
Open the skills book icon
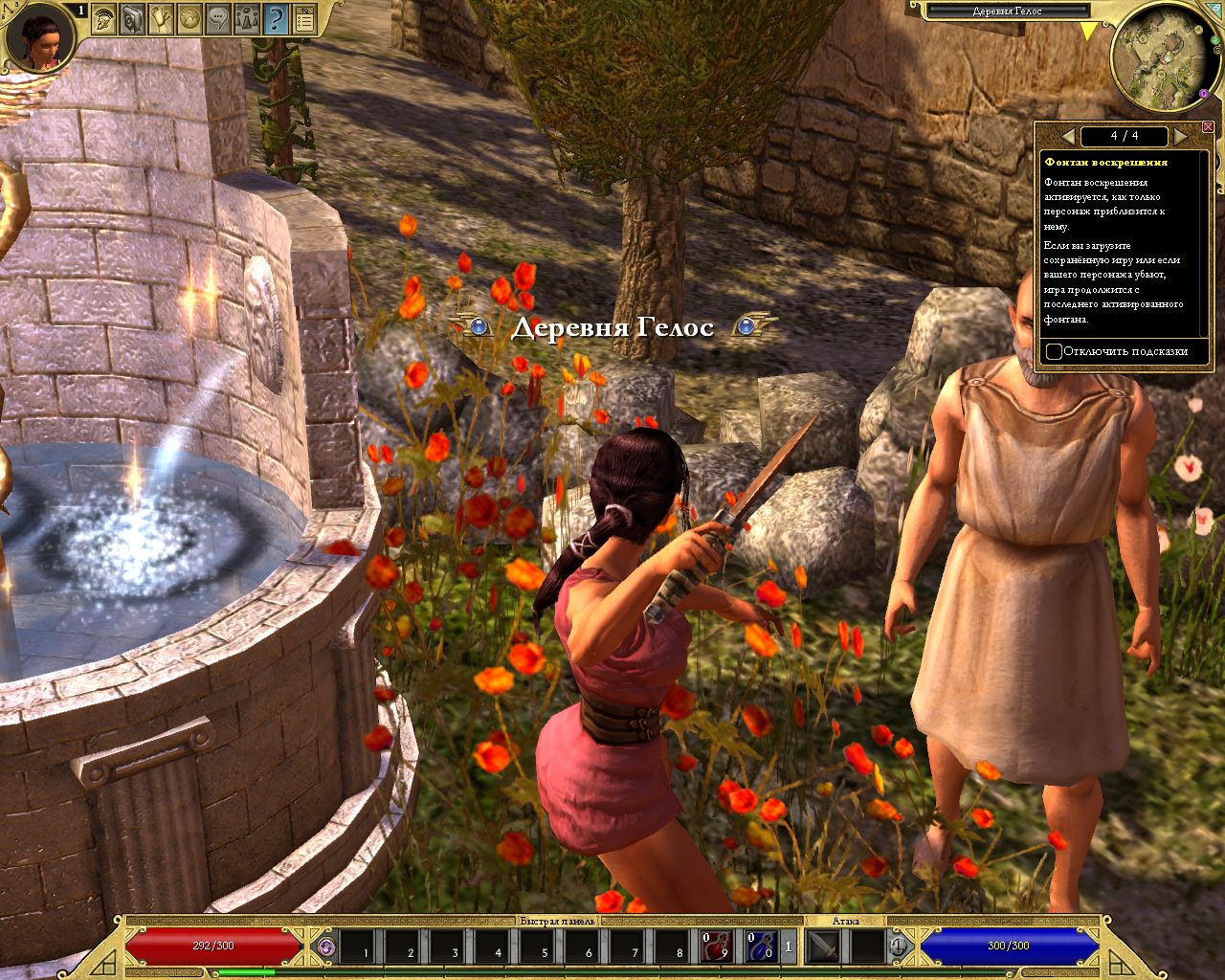pyautogui.click(x=132, y=18)
